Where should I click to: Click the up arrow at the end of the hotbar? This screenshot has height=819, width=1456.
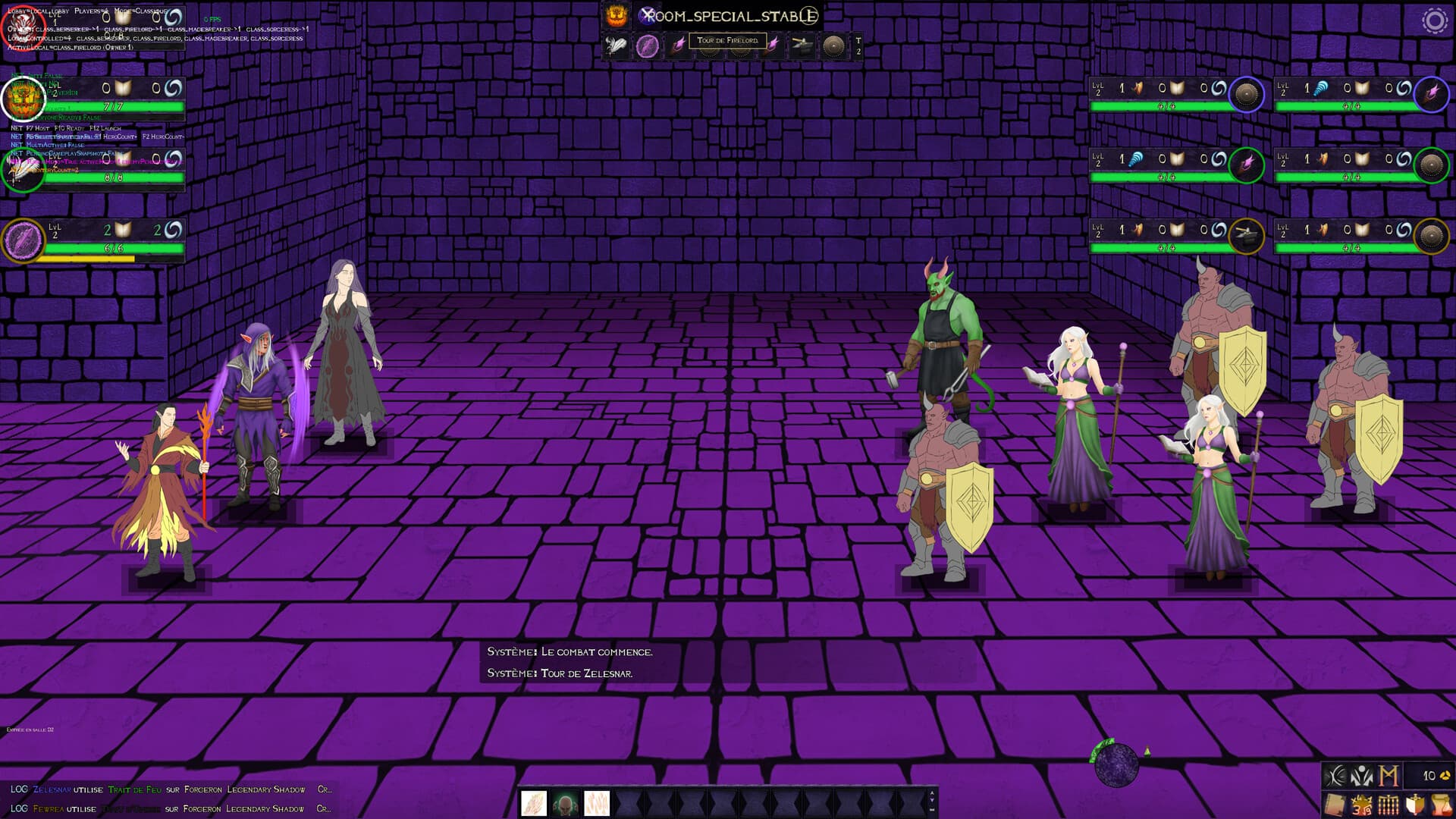tap(931, 793)
